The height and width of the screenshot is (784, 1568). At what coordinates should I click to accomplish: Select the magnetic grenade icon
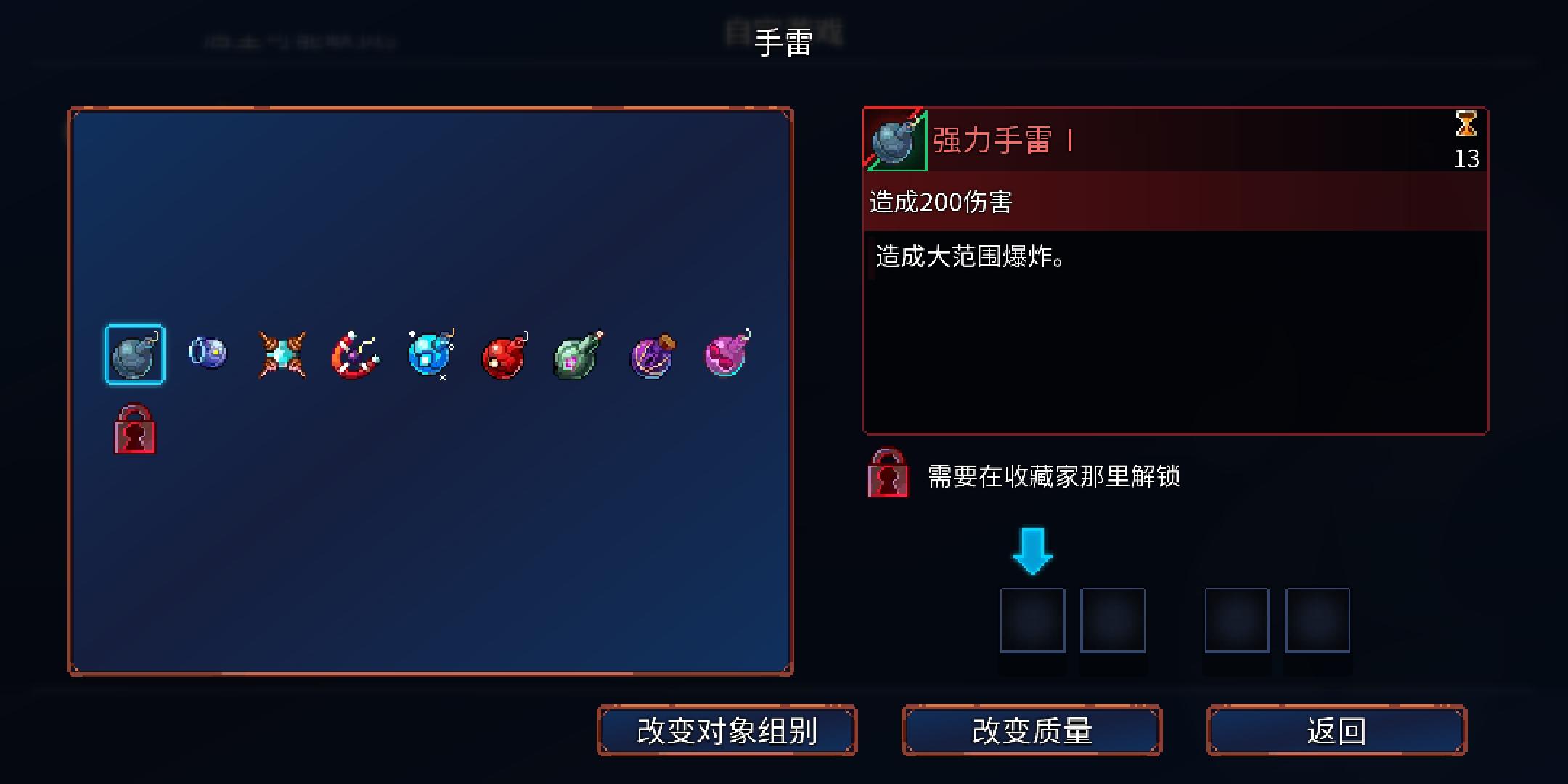click(x=356, y=355)
